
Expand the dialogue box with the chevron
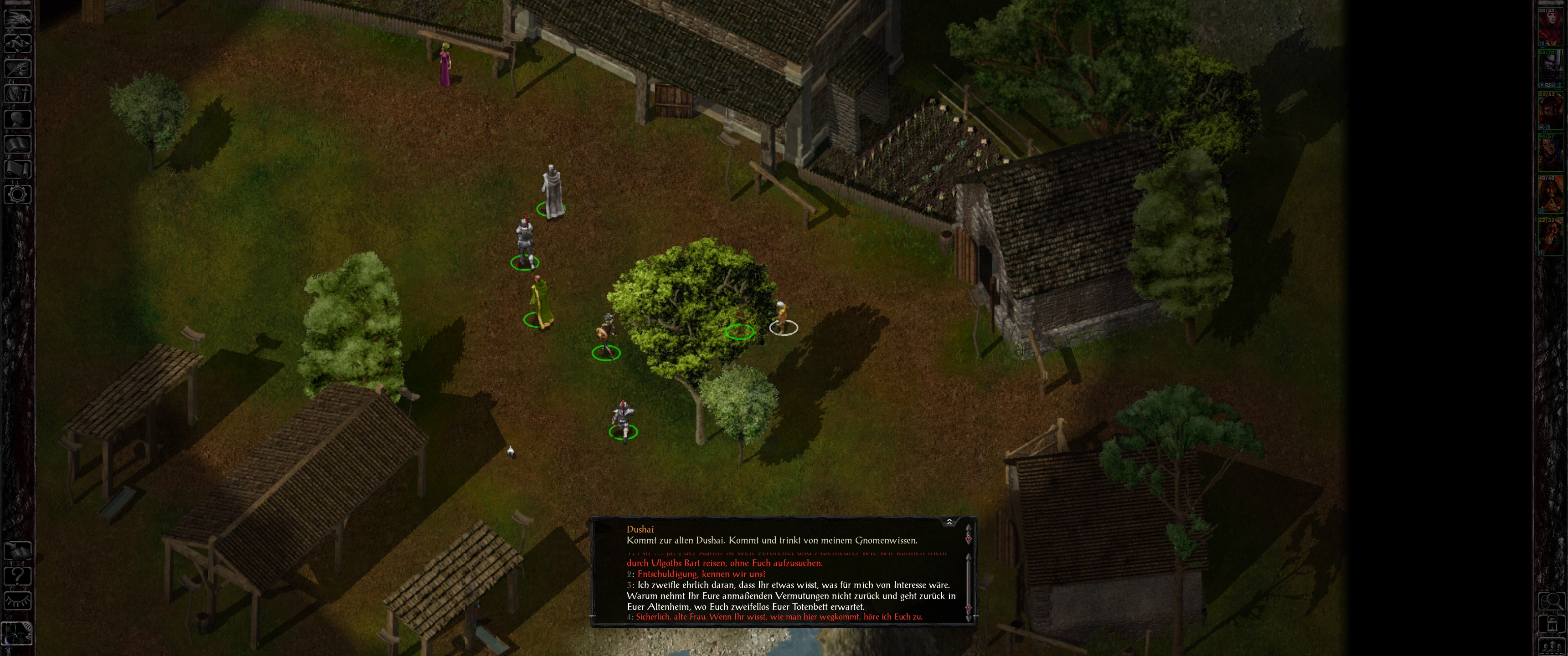click(949, 522)
